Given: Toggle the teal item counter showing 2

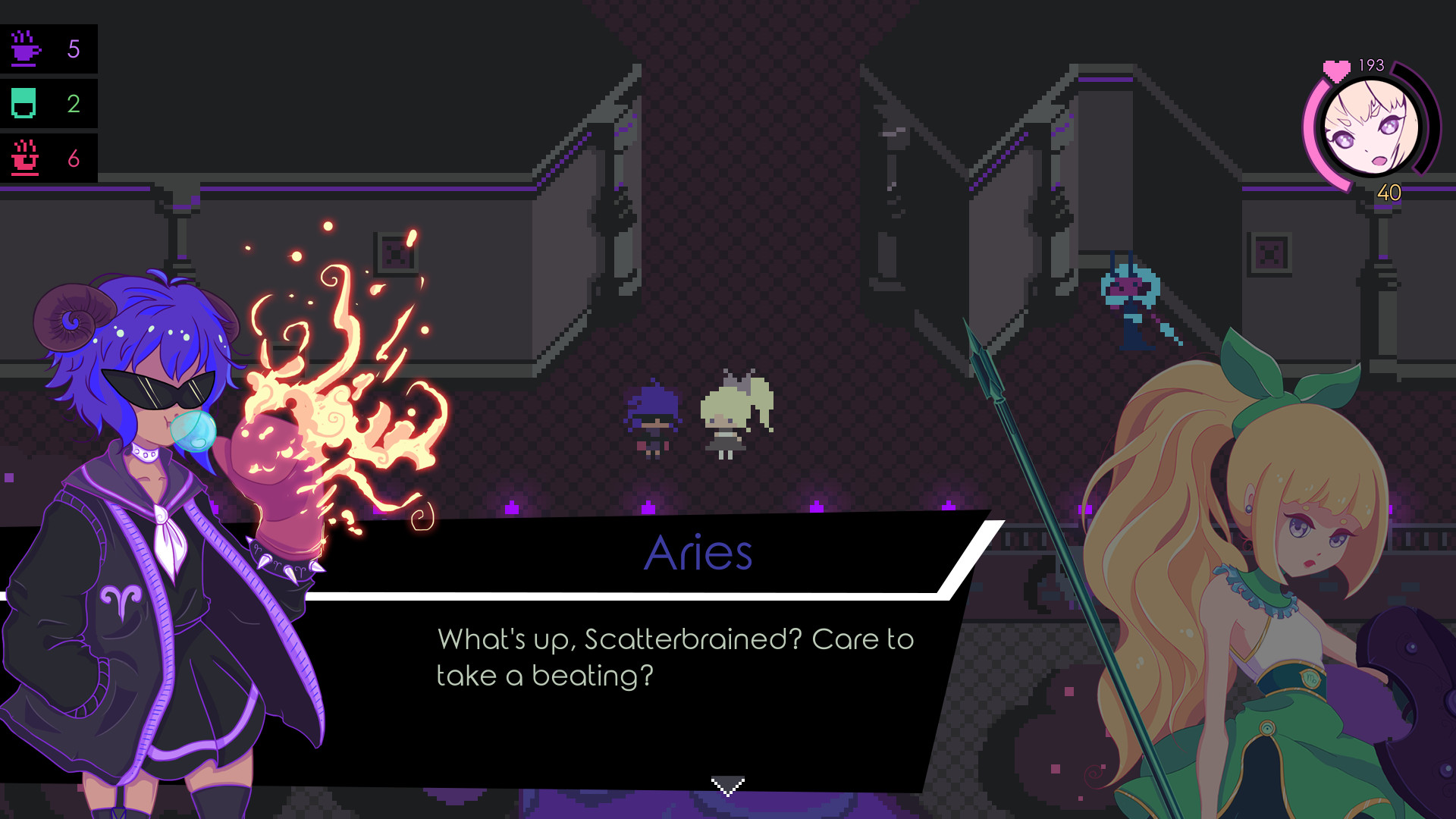Looking at the screenshot, I should (x=73, y=104).
